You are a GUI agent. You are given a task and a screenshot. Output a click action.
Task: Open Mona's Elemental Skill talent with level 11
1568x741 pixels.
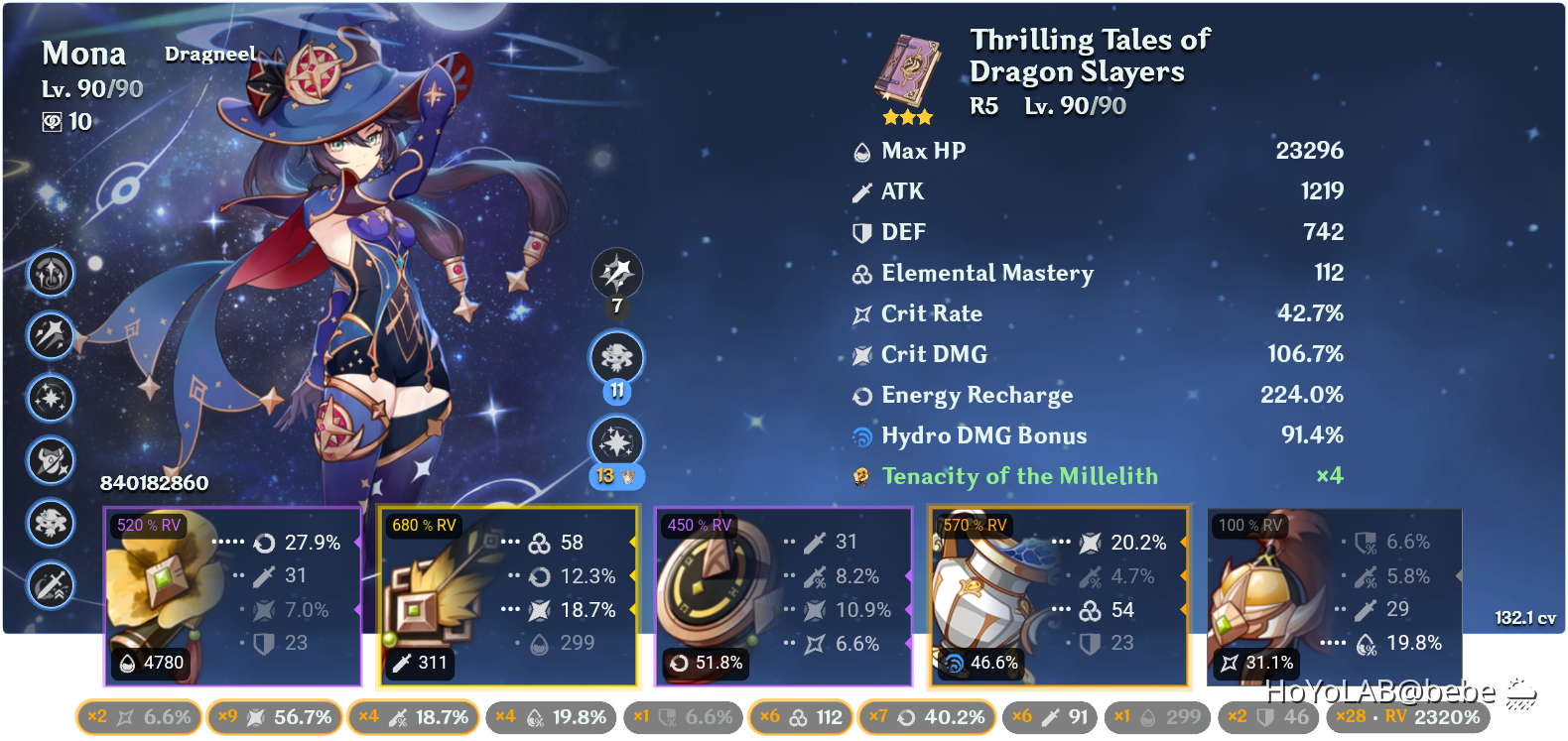(617, 358)
